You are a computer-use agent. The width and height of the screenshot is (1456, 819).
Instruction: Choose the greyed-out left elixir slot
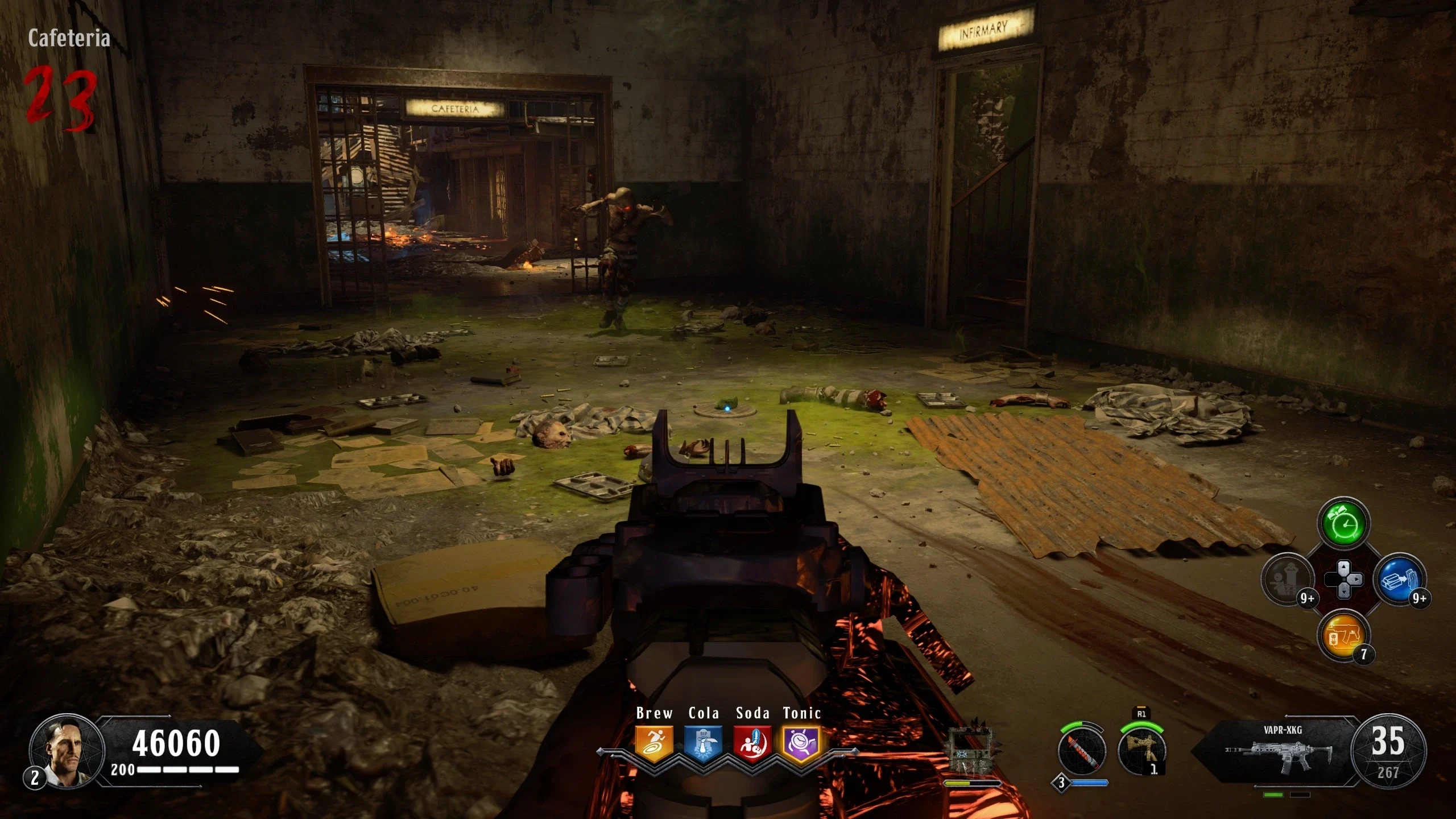point(1287,580)
